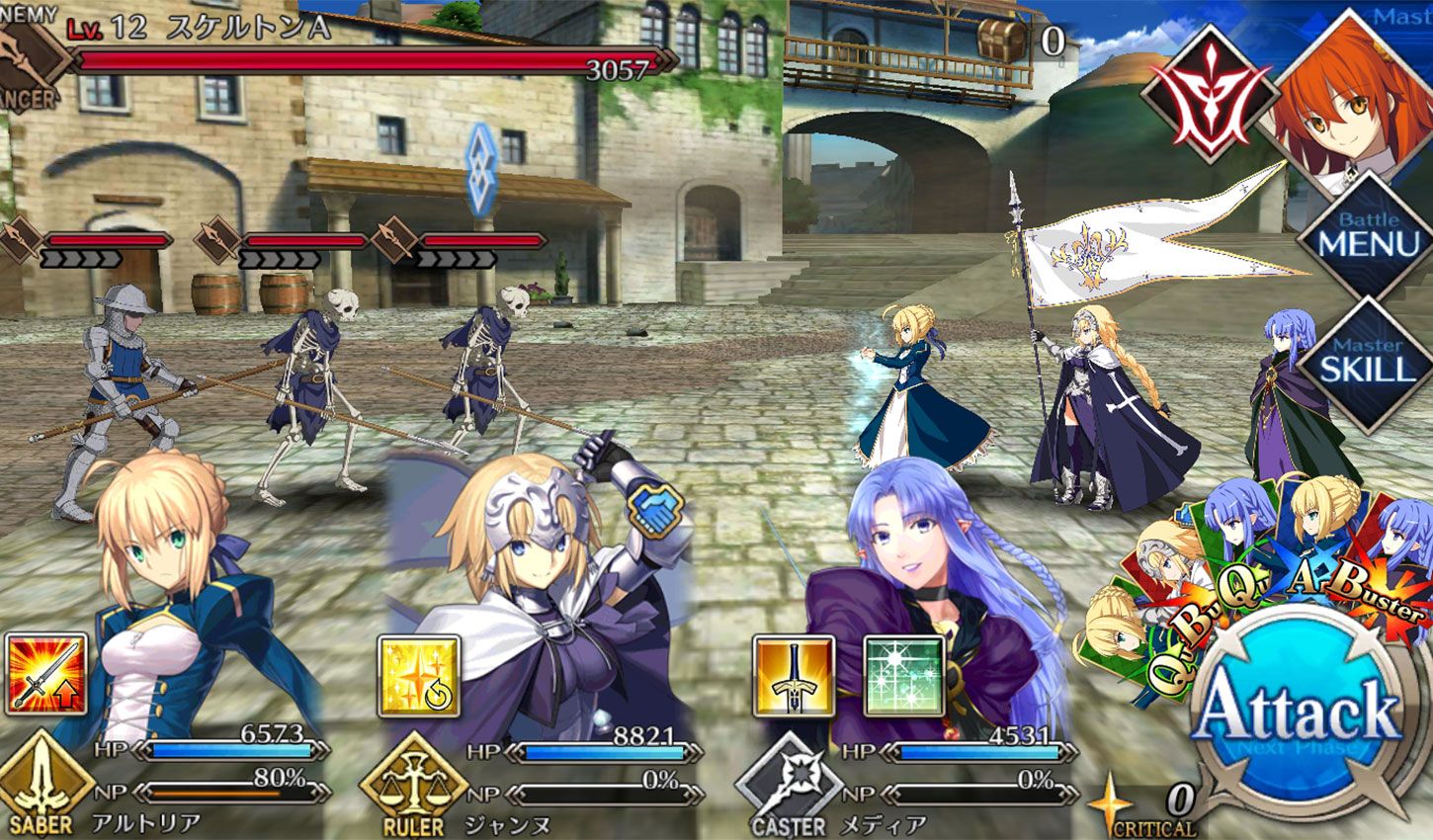The image size is (1433, 840).
Task: Select the enemy Lancer class icon
Action: point(25,54)
